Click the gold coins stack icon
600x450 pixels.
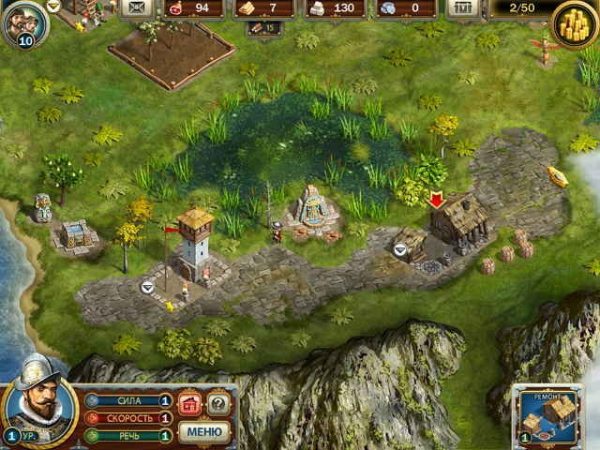point(575,22)
